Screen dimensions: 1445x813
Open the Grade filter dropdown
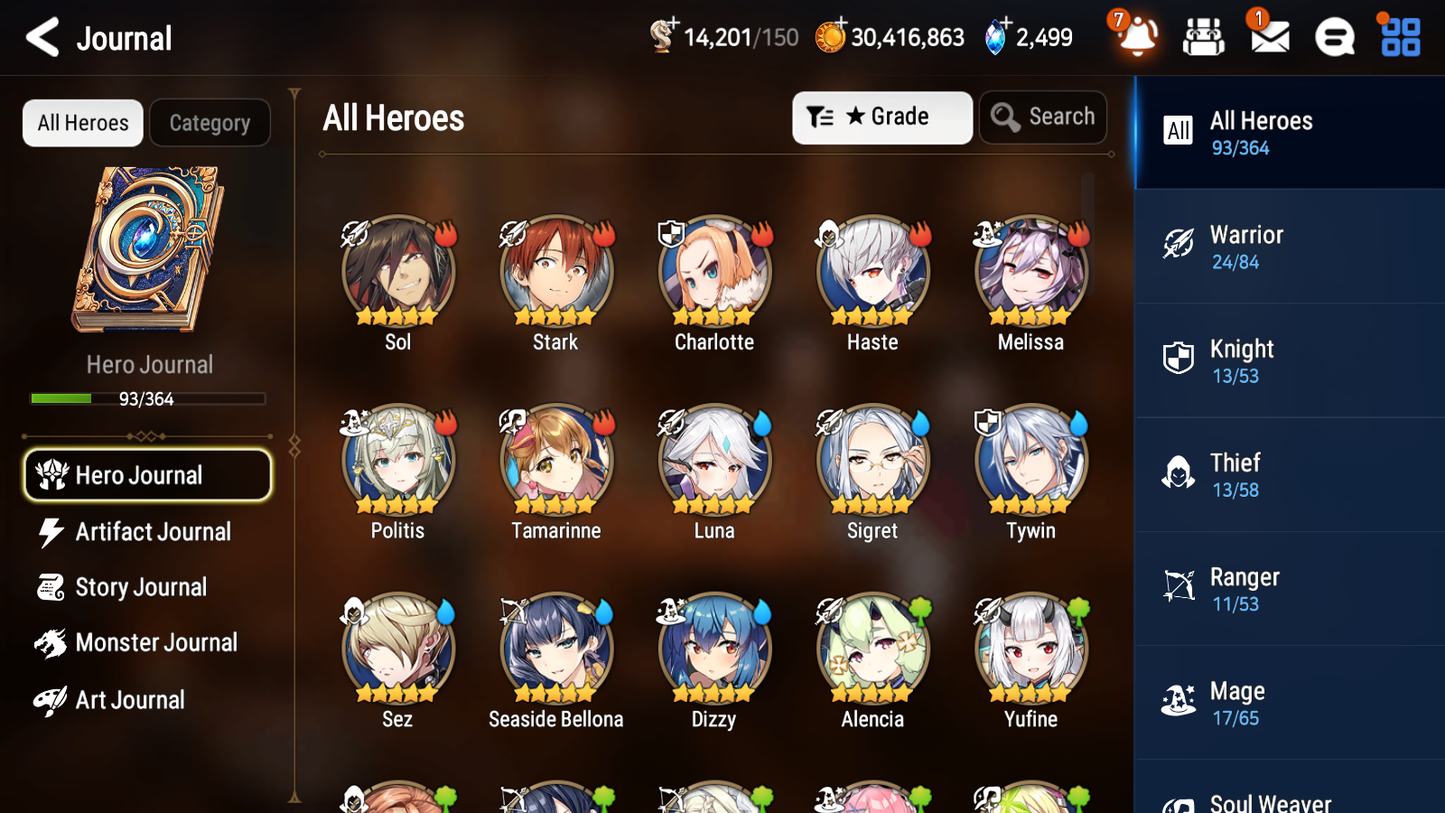tap(882, 117)
